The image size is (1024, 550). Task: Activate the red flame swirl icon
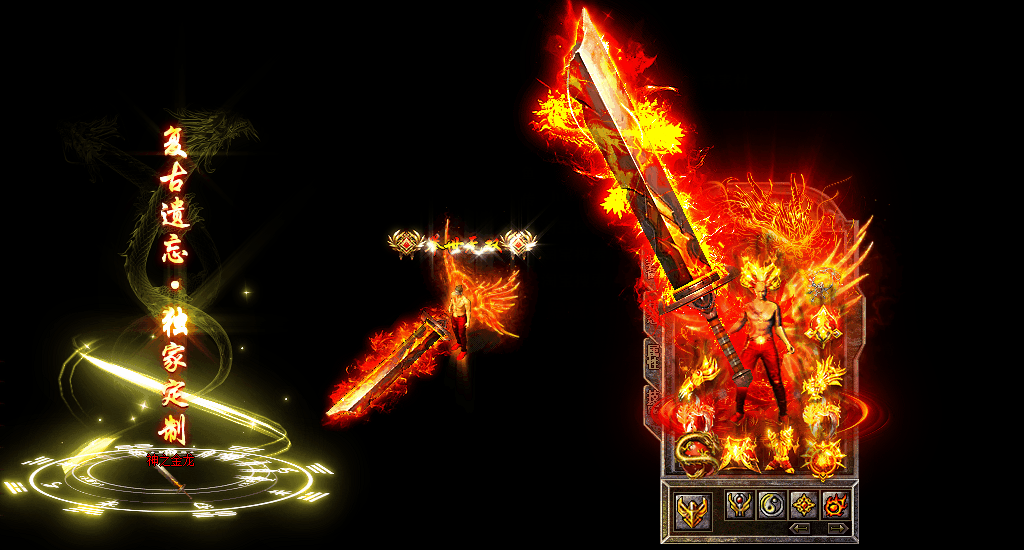click(x=835, y=504)
